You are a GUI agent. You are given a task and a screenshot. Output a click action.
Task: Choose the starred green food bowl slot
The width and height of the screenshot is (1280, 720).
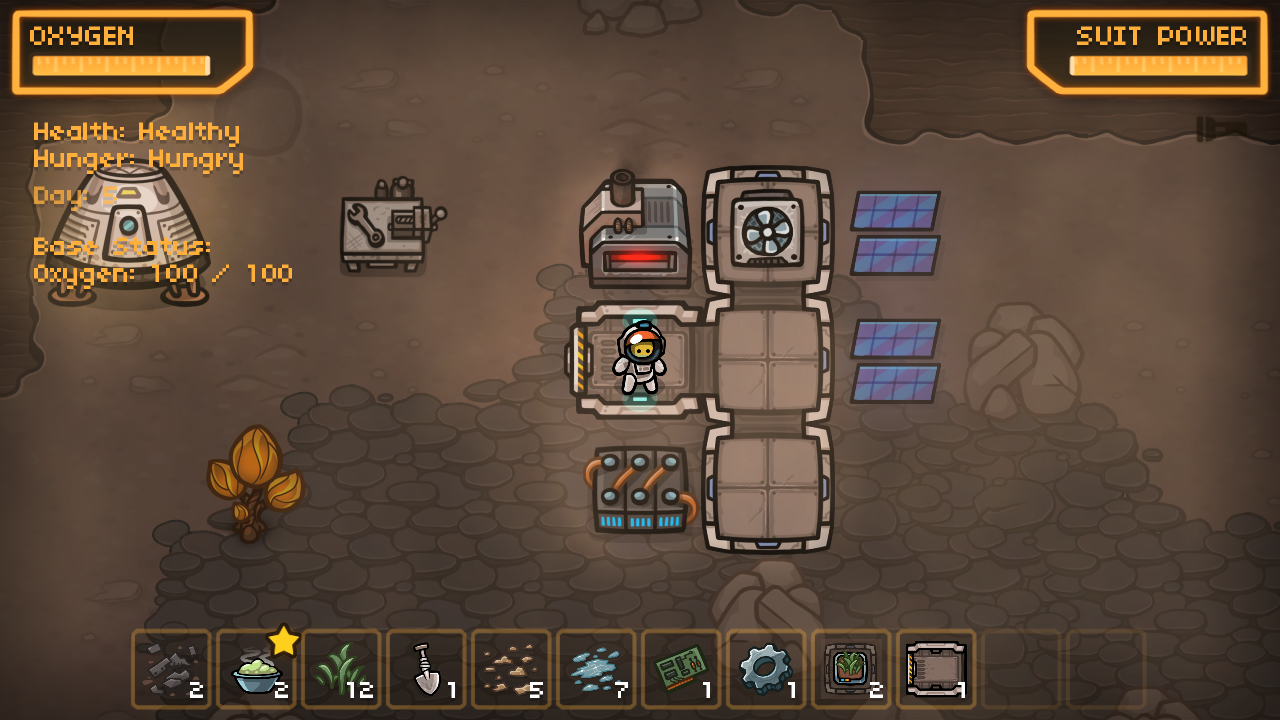coord(256,668)
